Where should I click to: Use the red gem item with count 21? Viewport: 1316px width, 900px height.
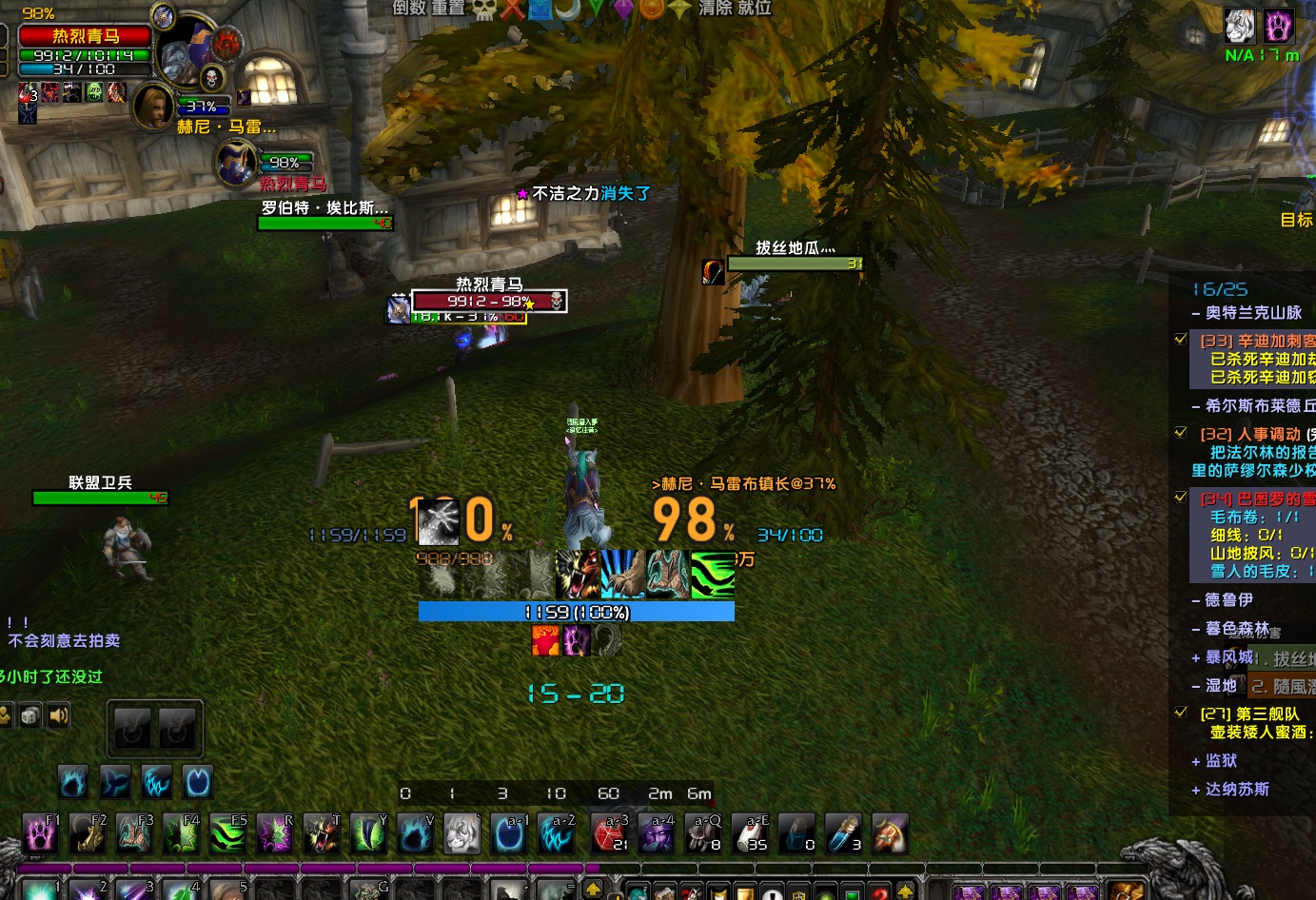[609, 834]
